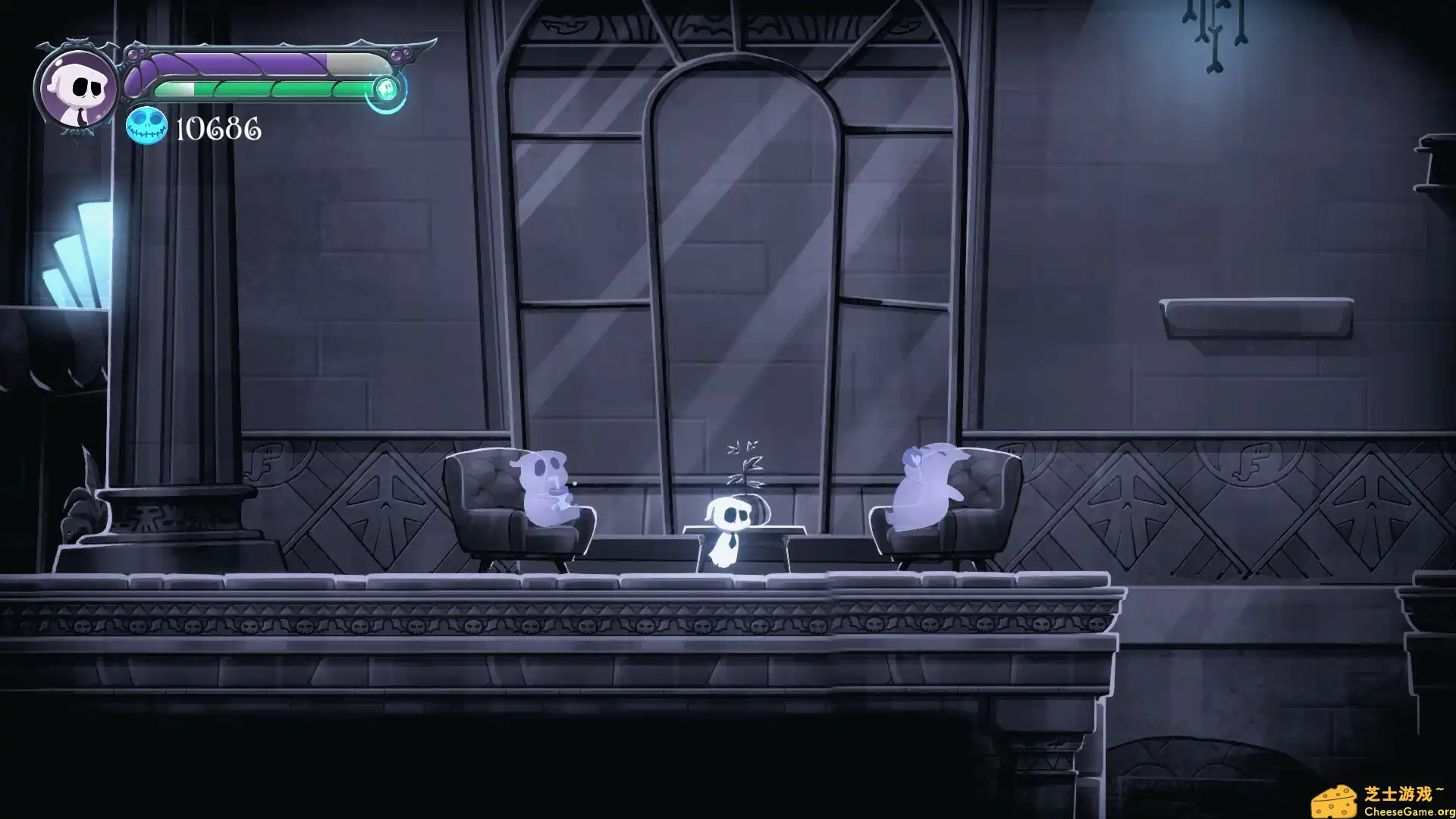Click the hanging bone chimes near the ceiling
This screenshot has height=819, width=1456.
1213,38
